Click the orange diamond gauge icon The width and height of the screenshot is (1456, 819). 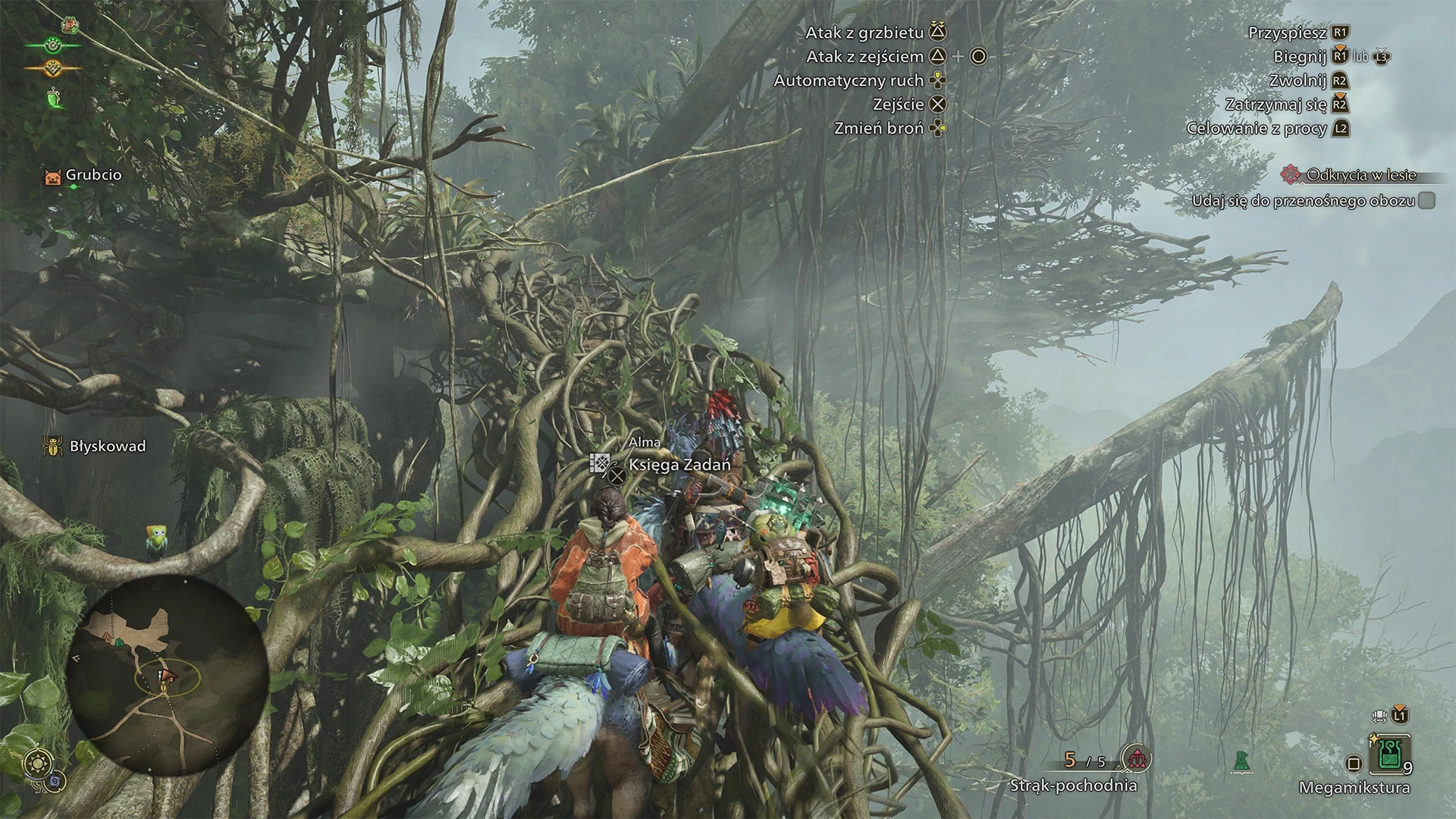(x=52, y=68)
